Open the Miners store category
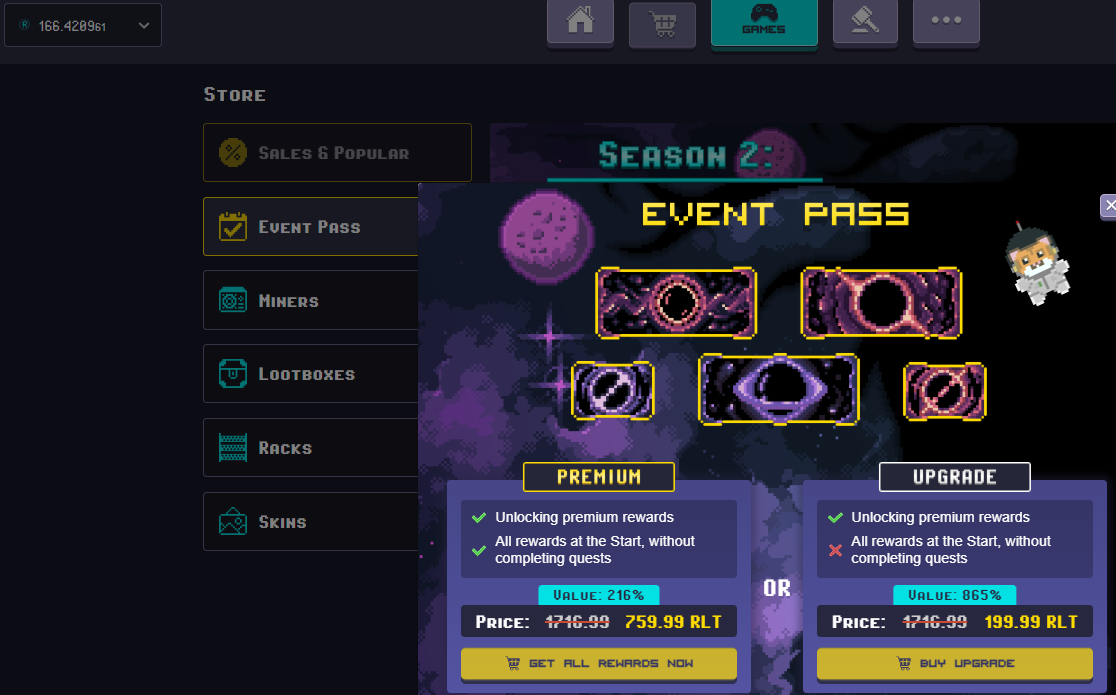1116x695 pixels. 311,300
